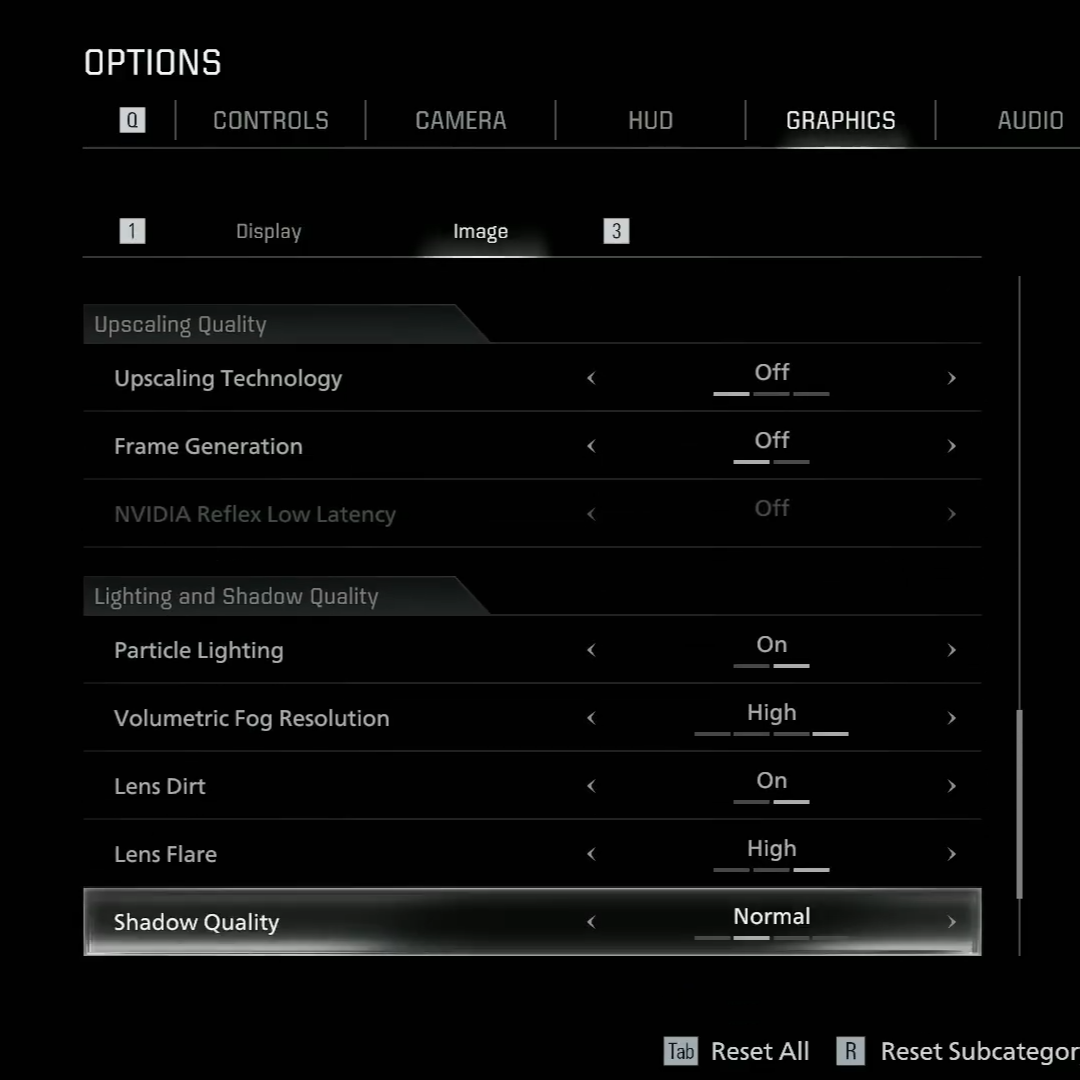Toggle Particle Lighting with right arrow

[x=951, y=650]
